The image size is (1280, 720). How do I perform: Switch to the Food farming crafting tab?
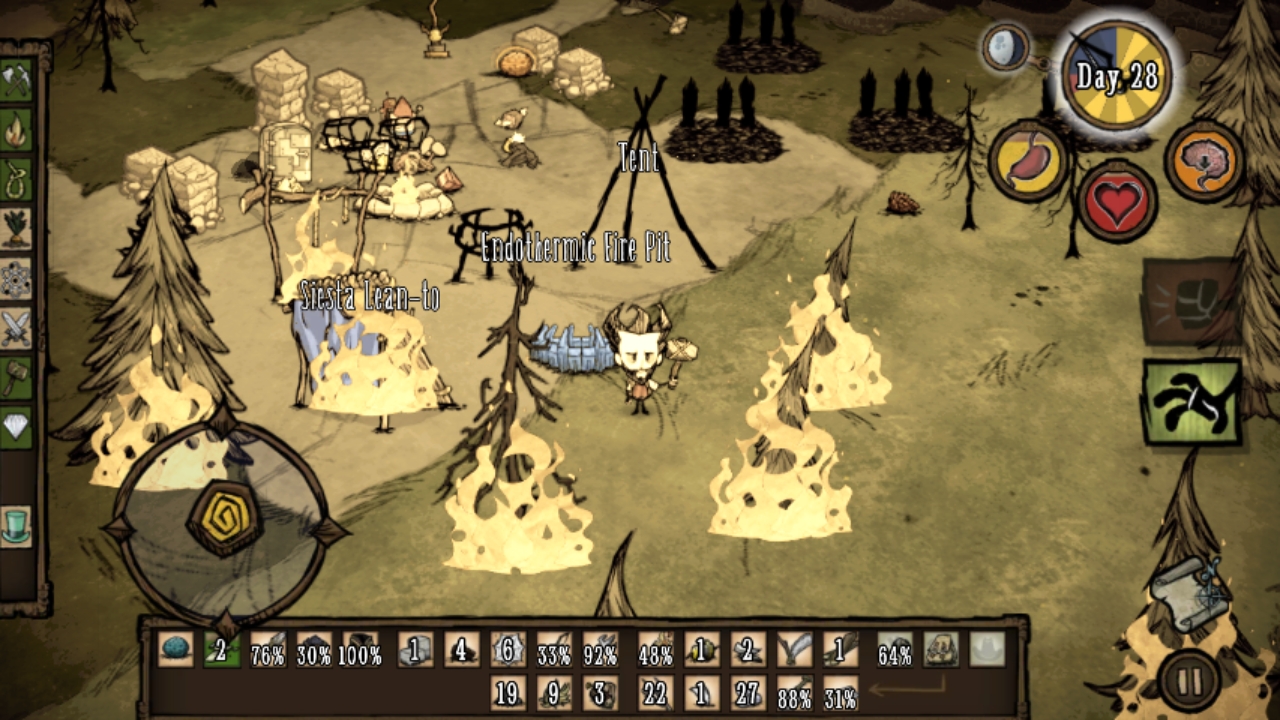17,228
